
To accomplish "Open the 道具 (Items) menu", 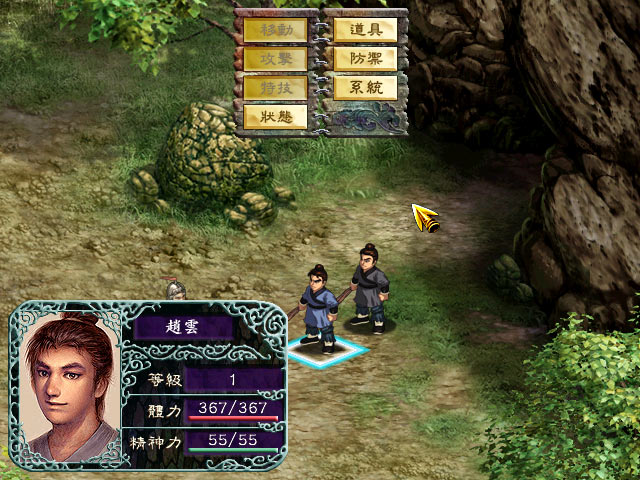I will click(365, 30).
